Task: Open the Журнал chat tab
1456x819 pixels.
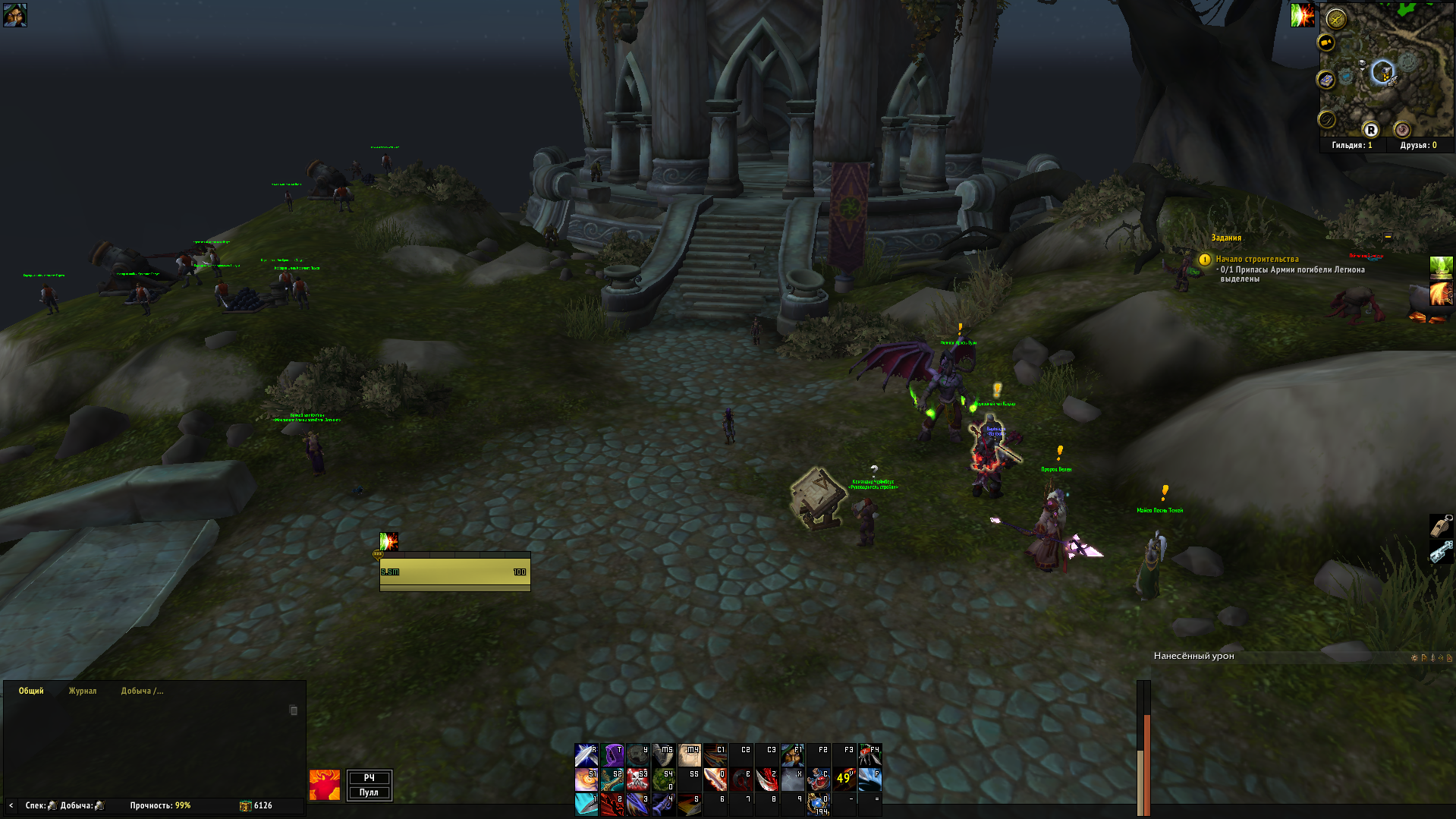Action: [83, 691]
